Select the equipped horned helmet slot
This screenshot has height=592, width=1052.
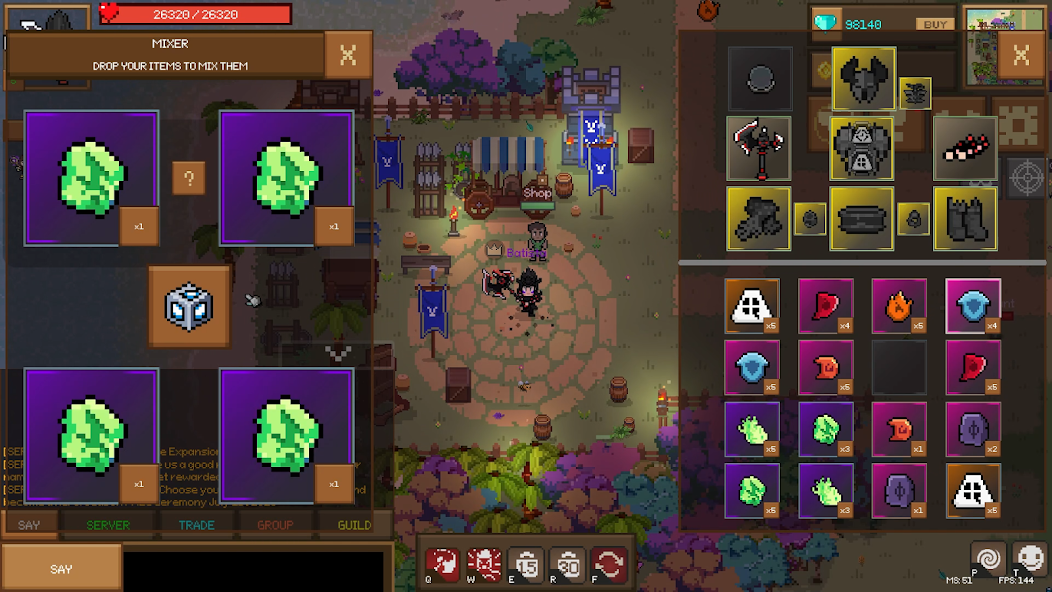[863, 79]
